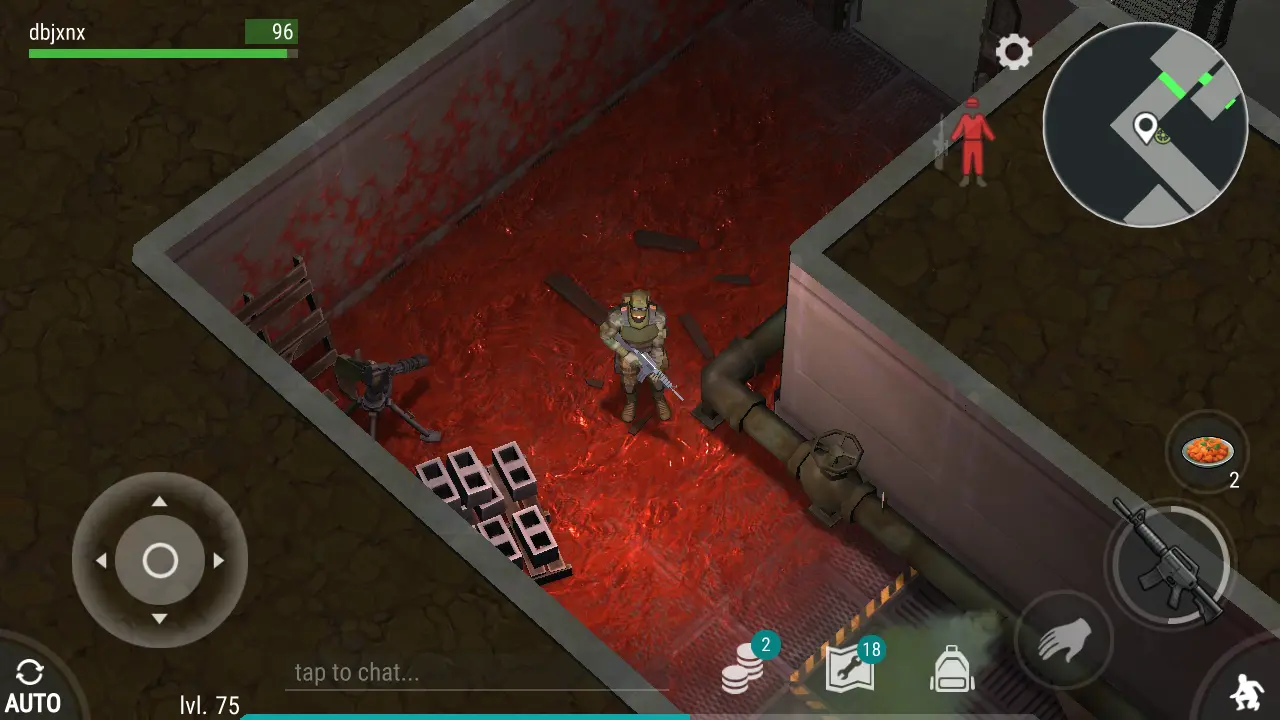Open the coins stack icon
1280x720 pixels.
click(743, 669)
